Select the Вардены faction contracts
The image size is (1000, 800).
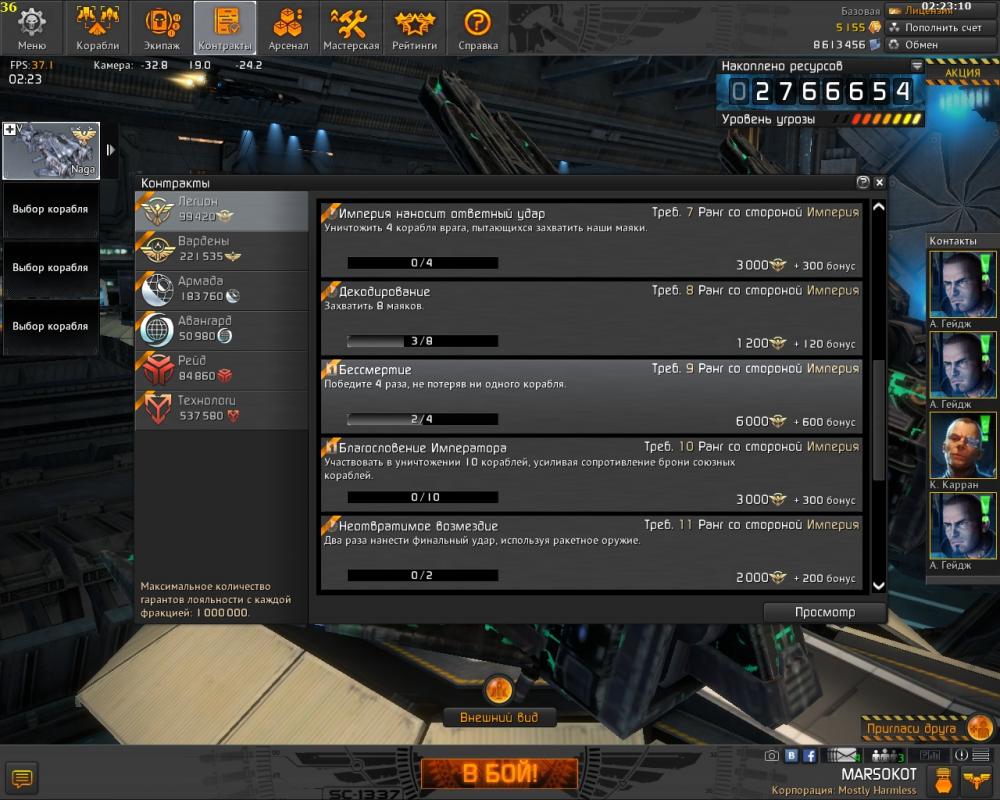[221, 250]
